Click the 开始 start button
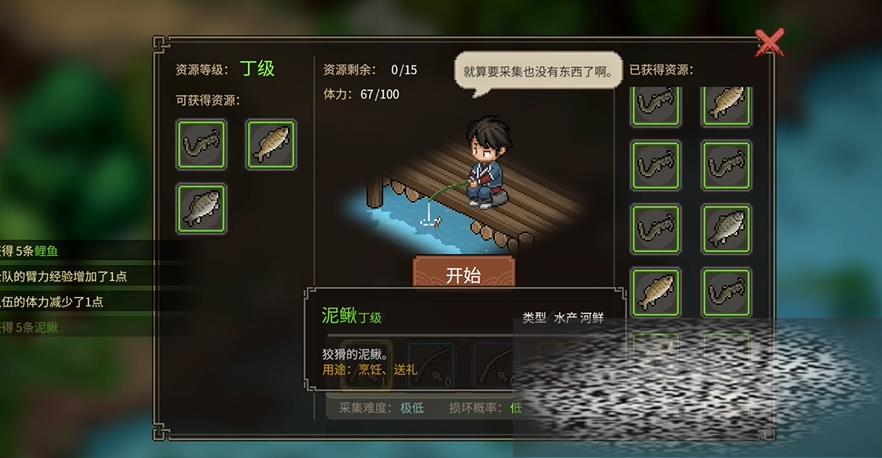Viewport: 882px width, 458px height. coord(464,274)
